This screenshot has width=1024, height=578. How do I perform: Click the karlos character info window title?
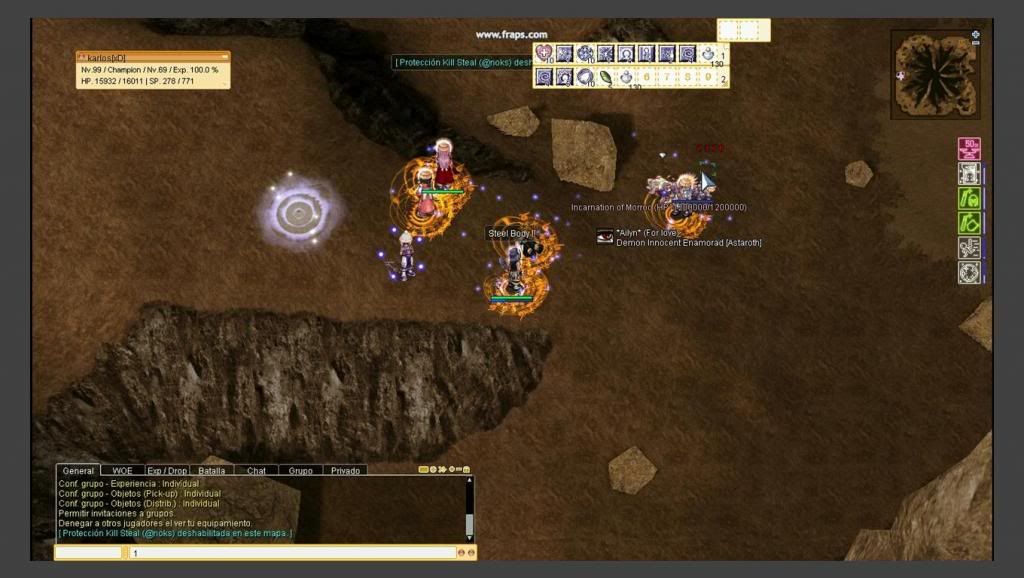[x=152, y=58]
